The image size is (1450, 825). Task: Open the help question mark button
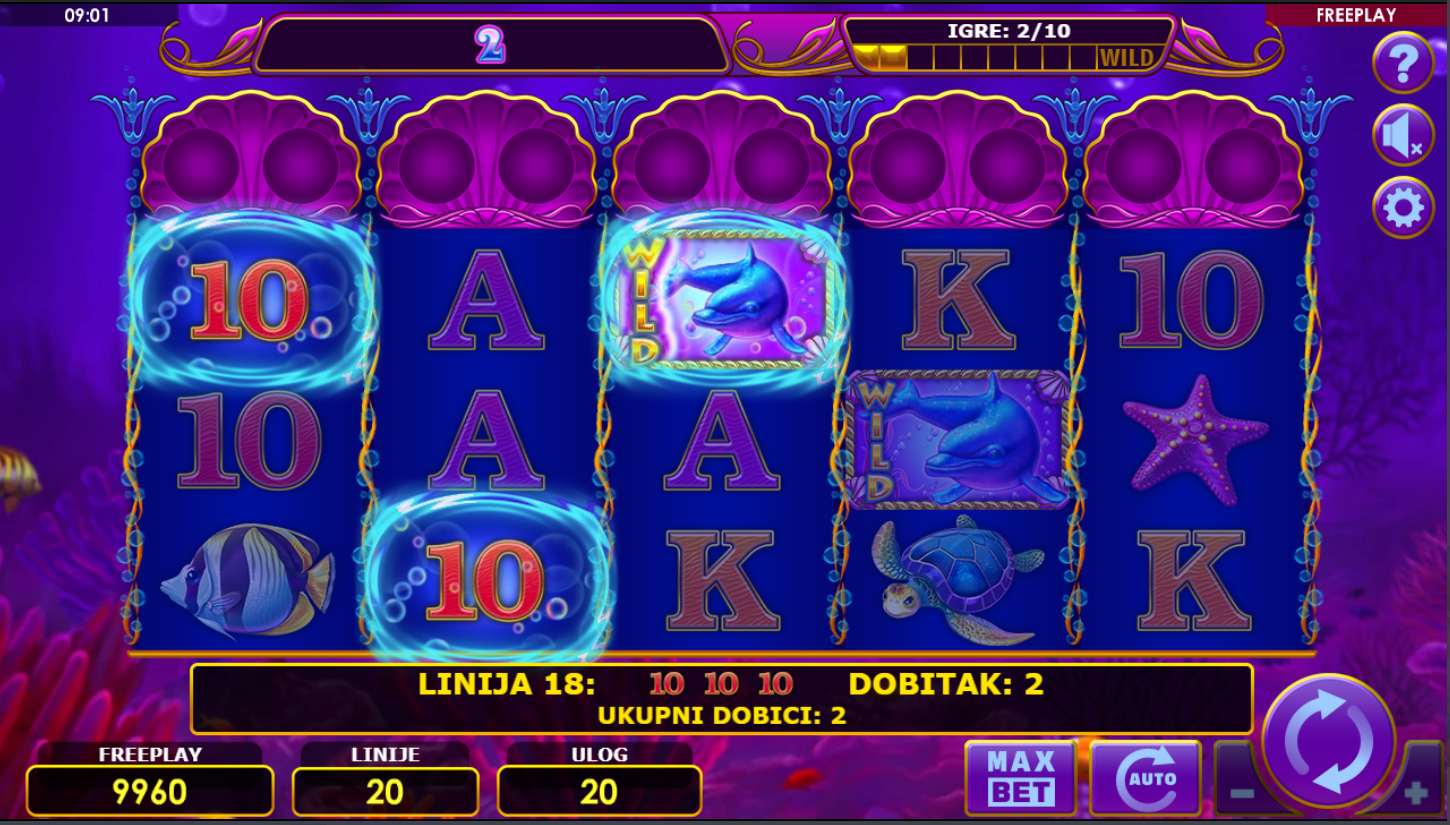pos(1402,62)
